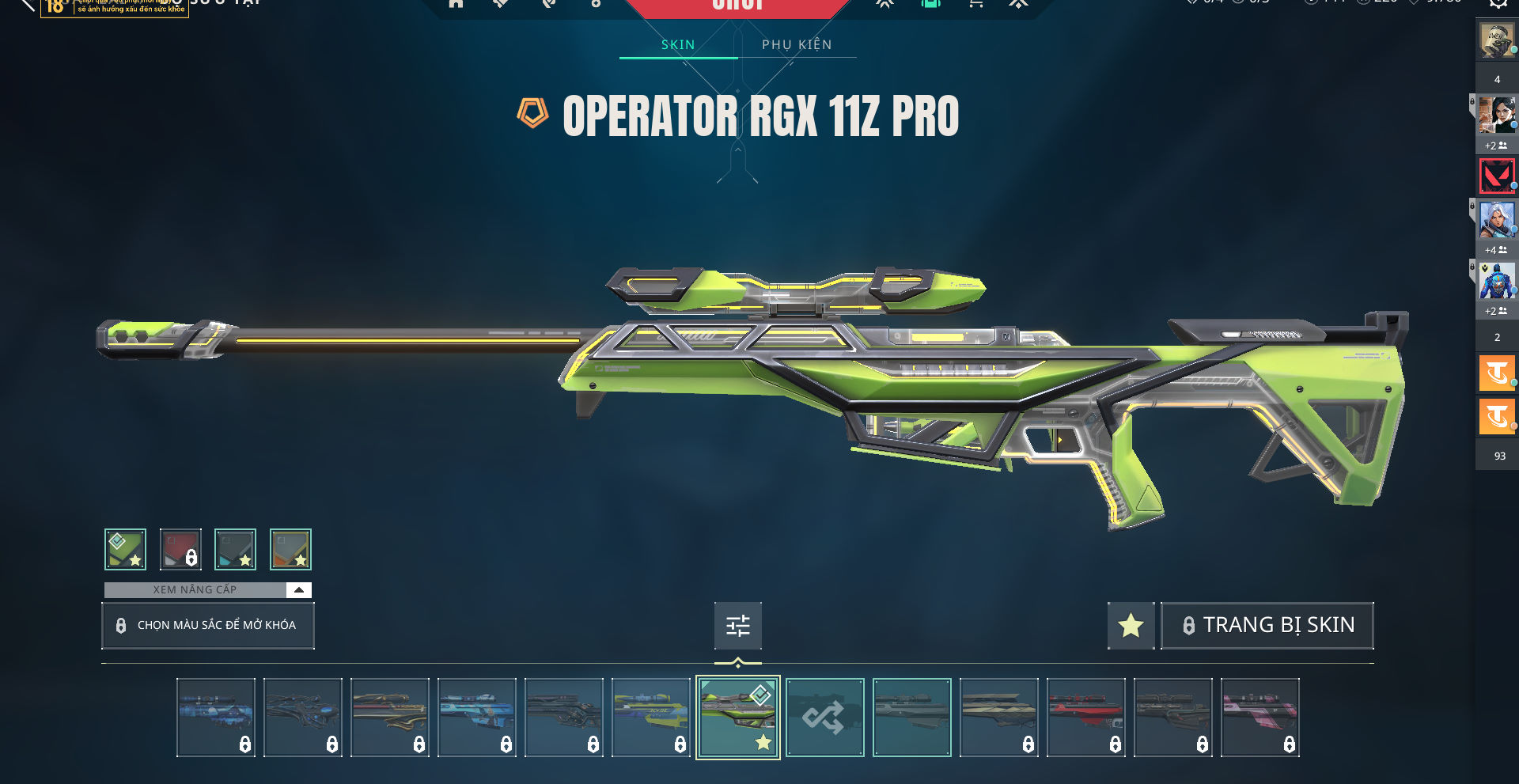1519x784 pixels.
Task: Choose the locked pink Operator skin thumbnail
Action: pos(1260,718)
